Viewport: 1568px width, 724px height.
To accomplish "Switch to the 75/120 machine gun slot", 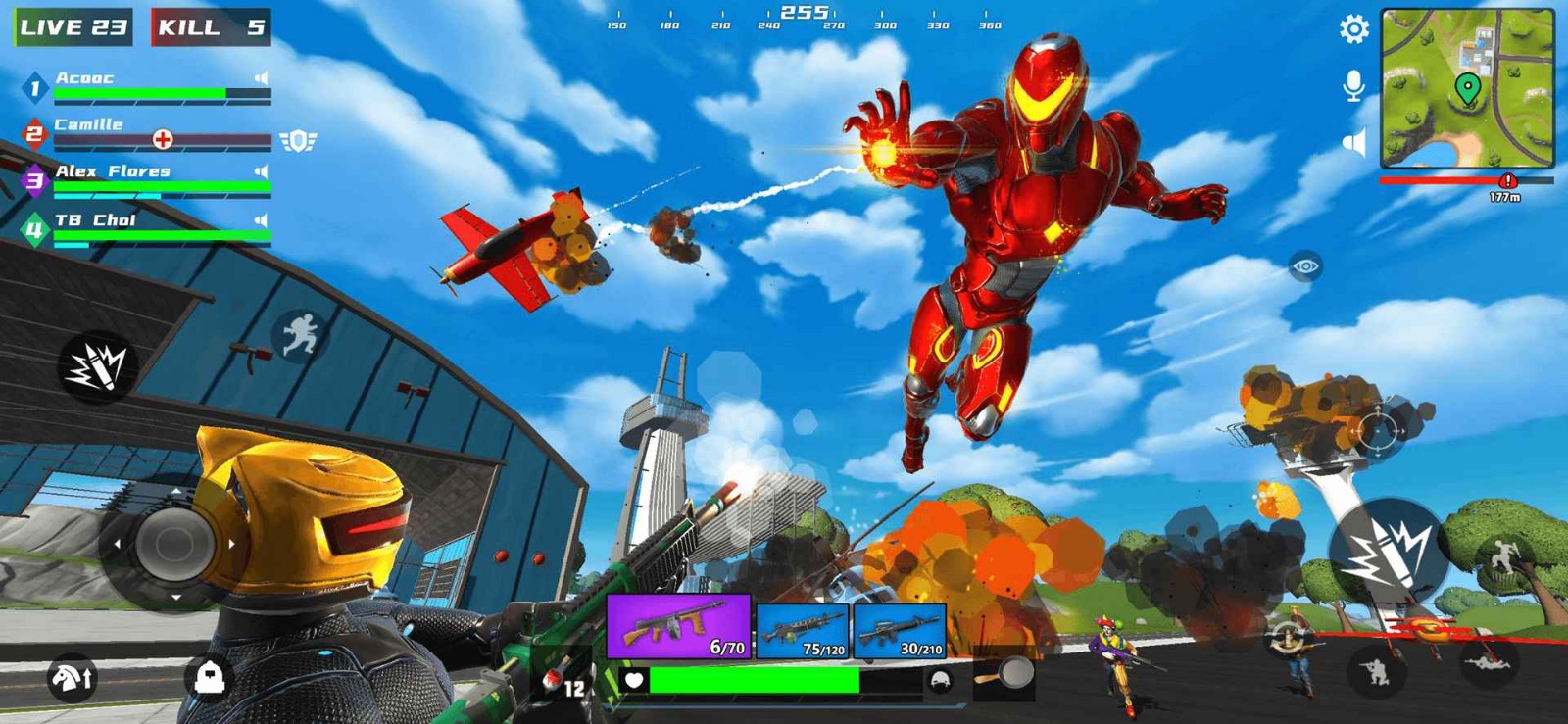I will pos(803,630).
